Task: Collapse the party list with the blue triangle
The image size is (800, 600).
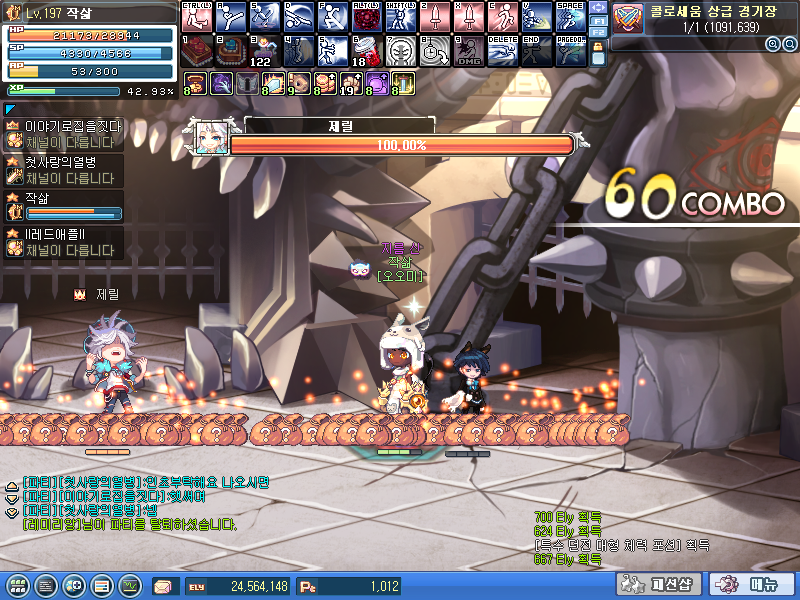Action: tap(10, 109)
